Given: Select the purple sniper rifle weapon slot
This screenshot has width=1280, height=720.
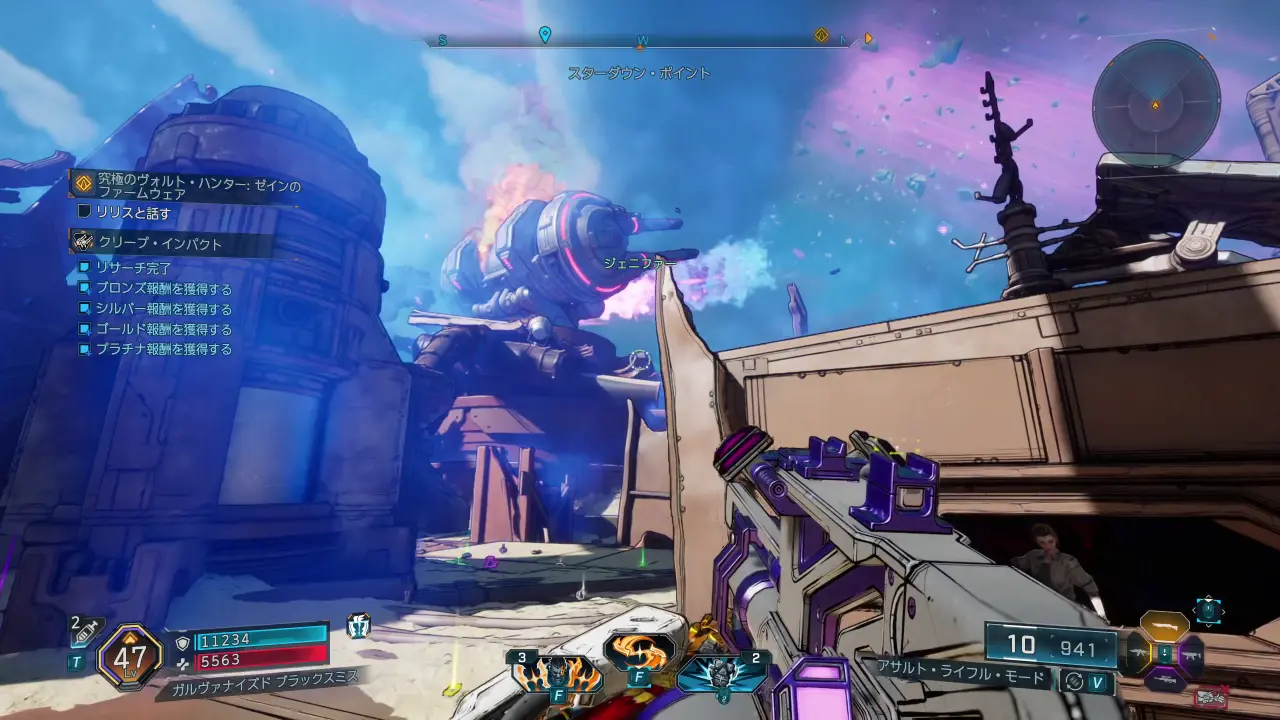Looking at the screenshot, I should click(x=1164, y=681).
